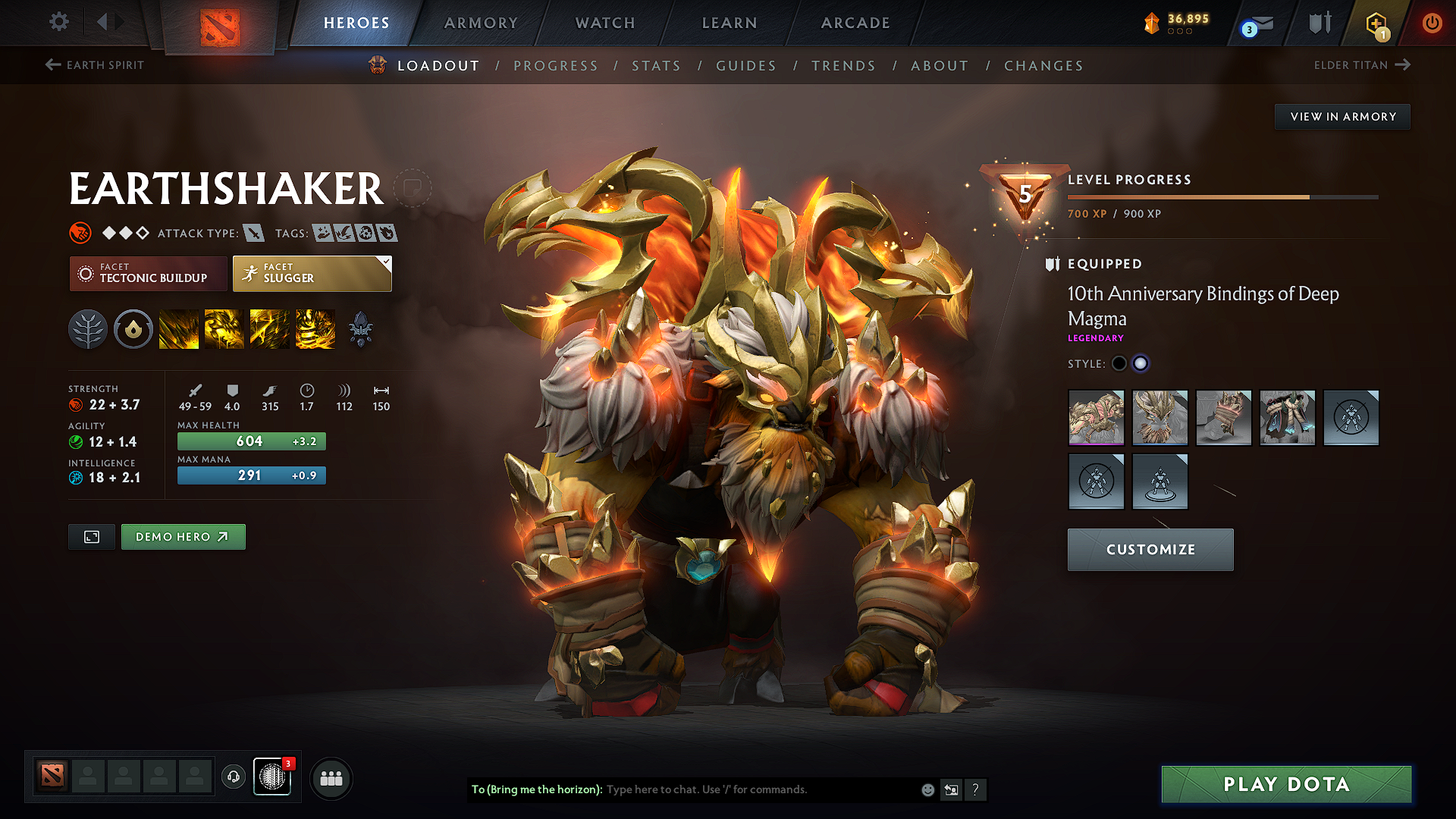1456x819 pixels.
Task: Click the level progress XP bar
Action: click(x=1222, y=196)
